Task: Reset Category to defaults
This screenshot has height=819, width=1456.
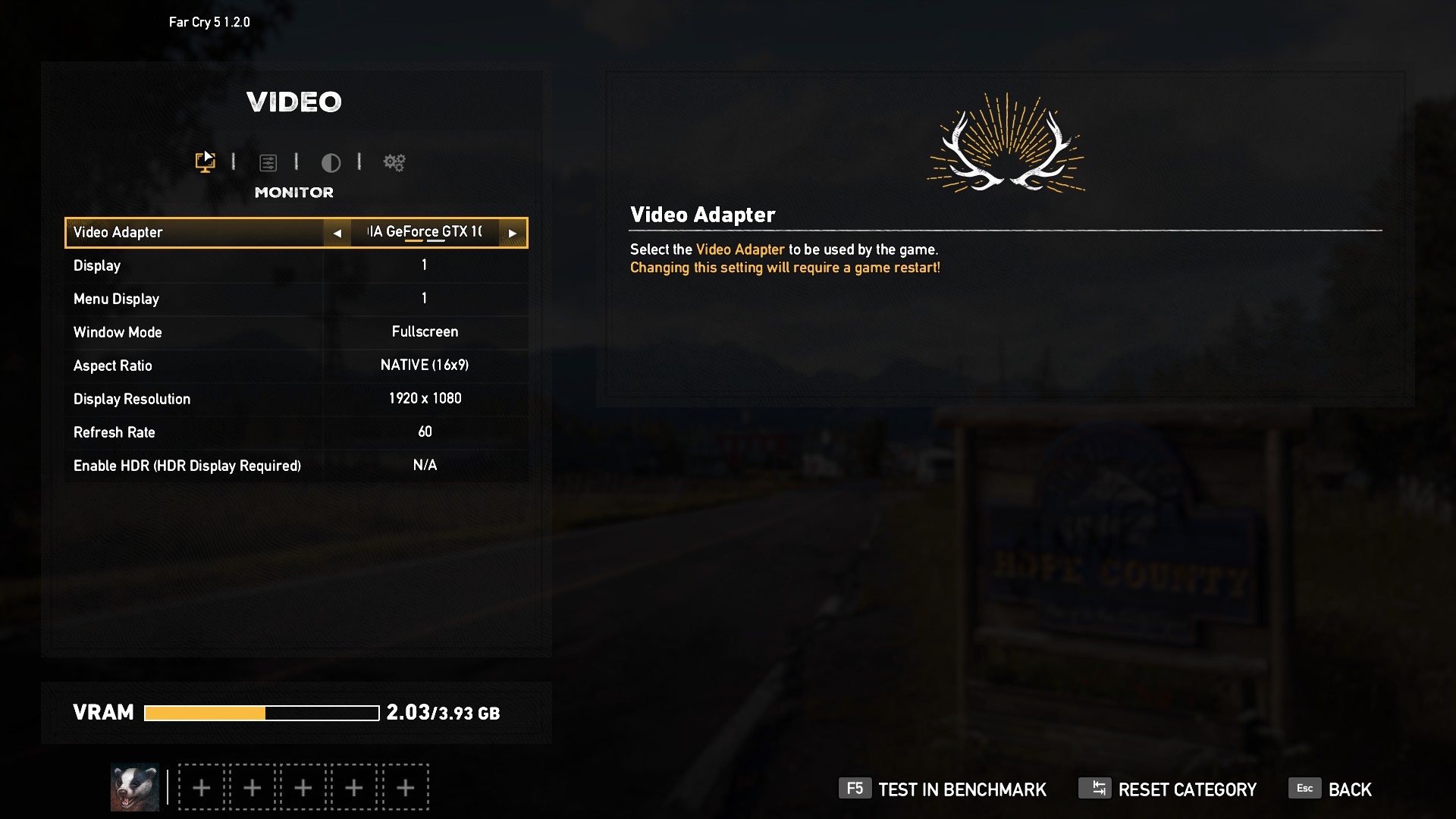Action: 1168,789
